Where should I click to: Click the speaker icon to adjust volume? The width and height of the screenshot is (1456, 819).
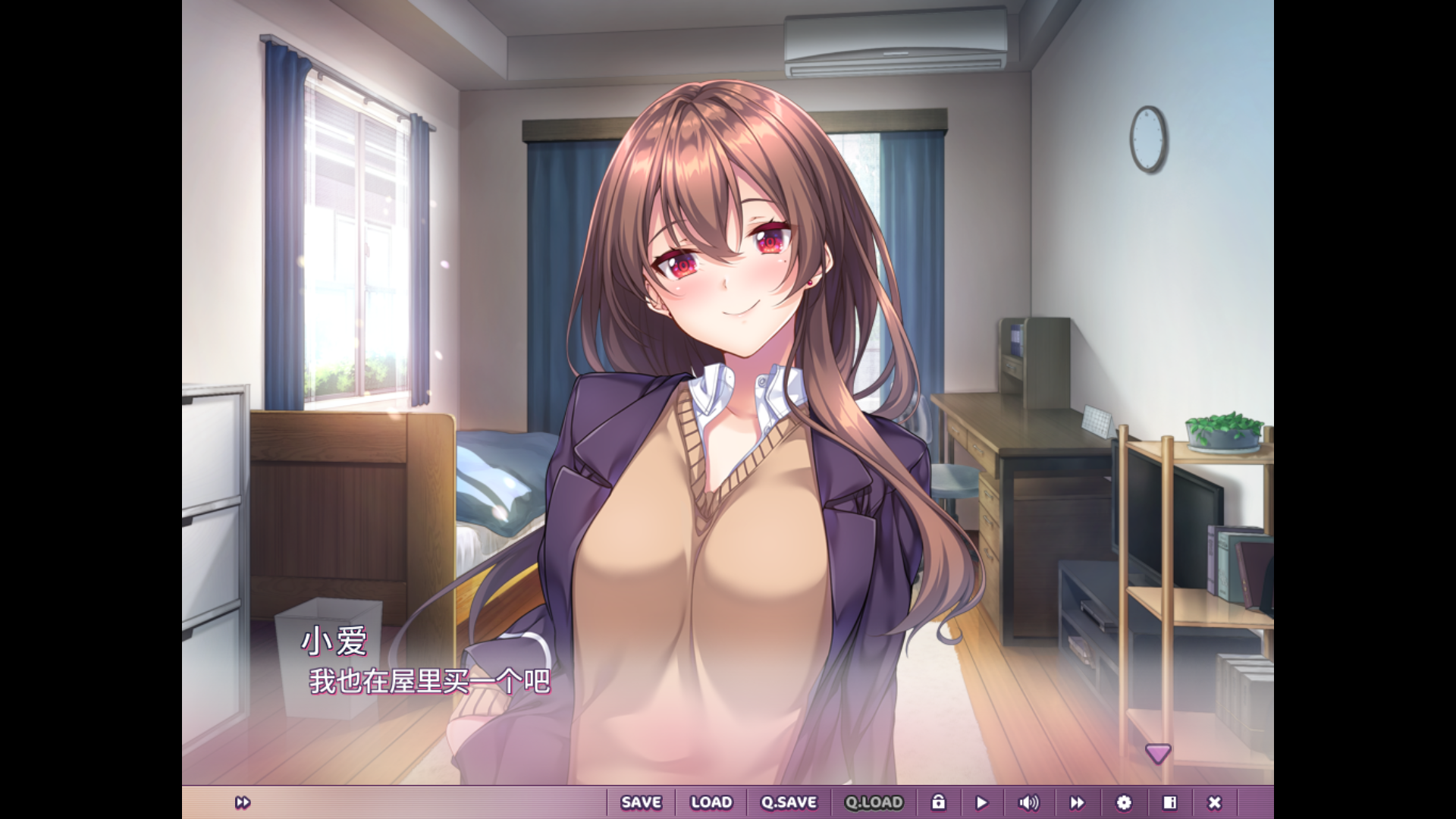(1028, 802)
